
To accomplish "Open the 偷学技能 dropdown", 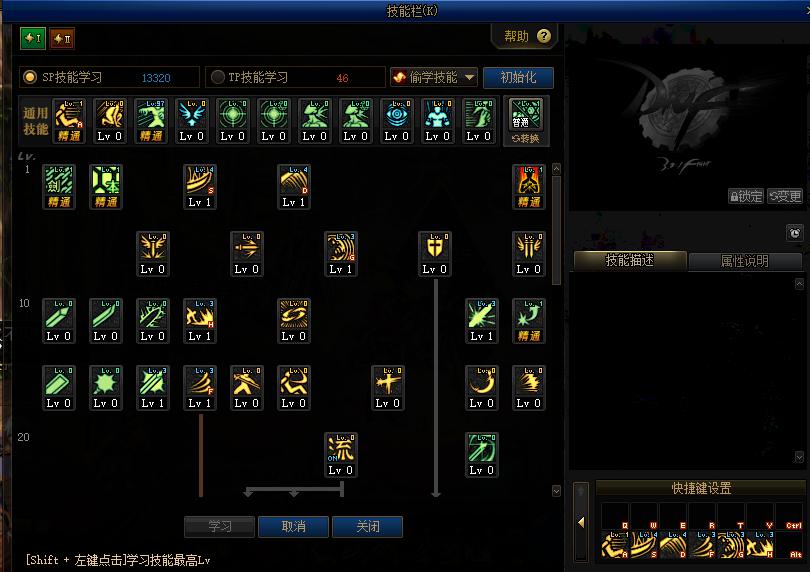I will click(433, 77).
